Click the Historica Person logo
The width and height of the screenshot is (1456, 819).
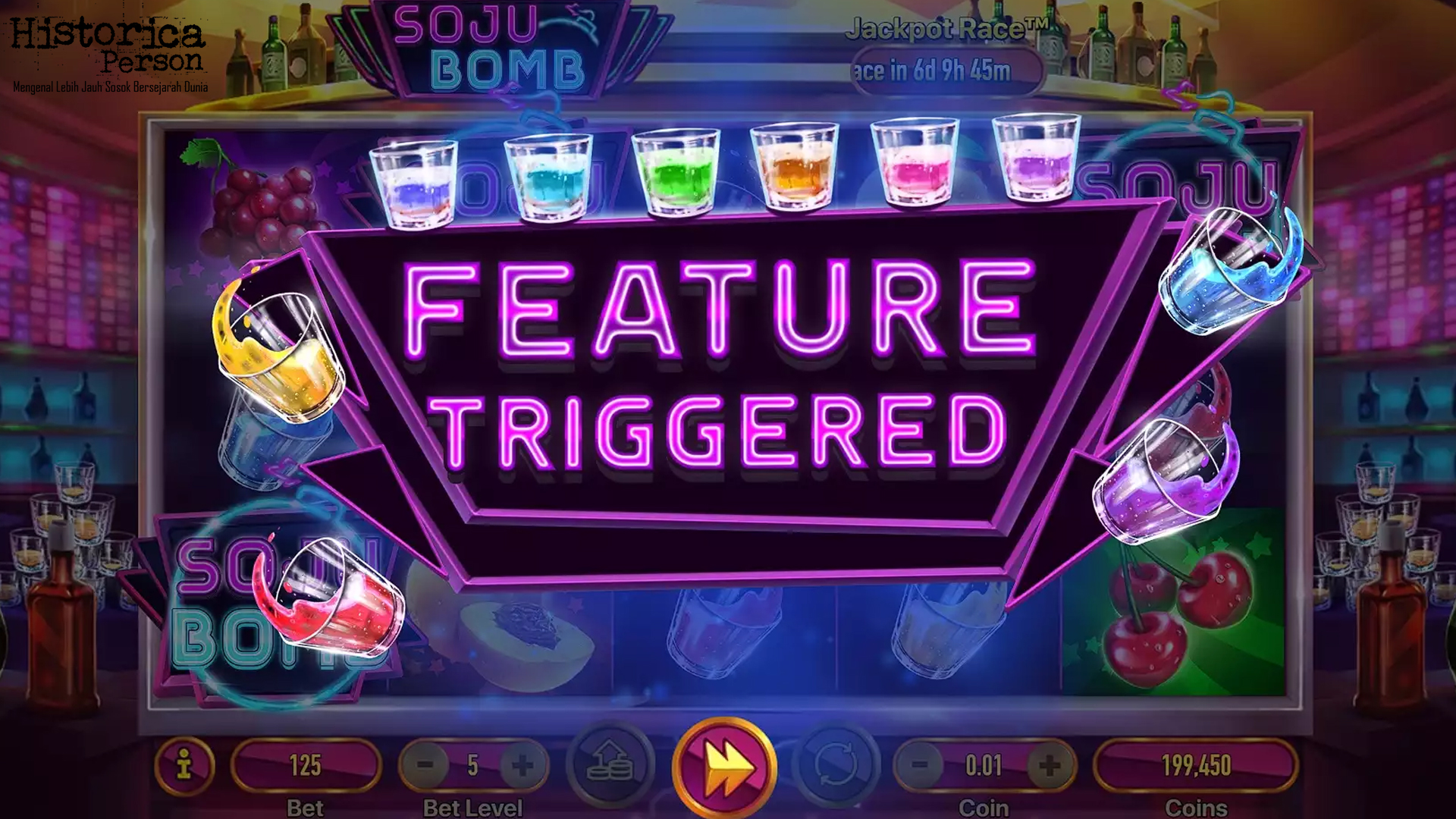[110, 49]
